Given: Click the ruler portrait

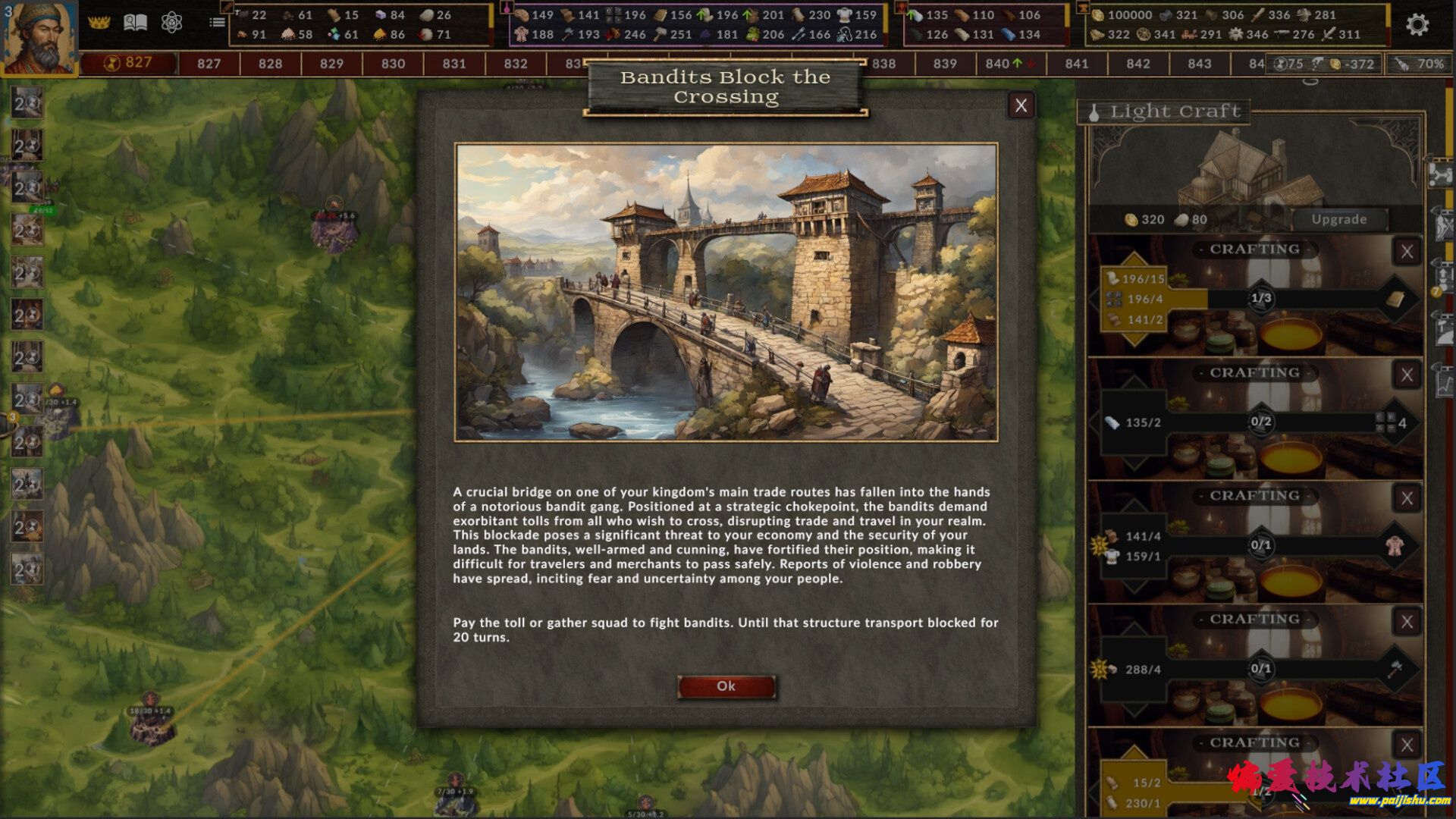Looking at the screenshot, I should [39, 36].
